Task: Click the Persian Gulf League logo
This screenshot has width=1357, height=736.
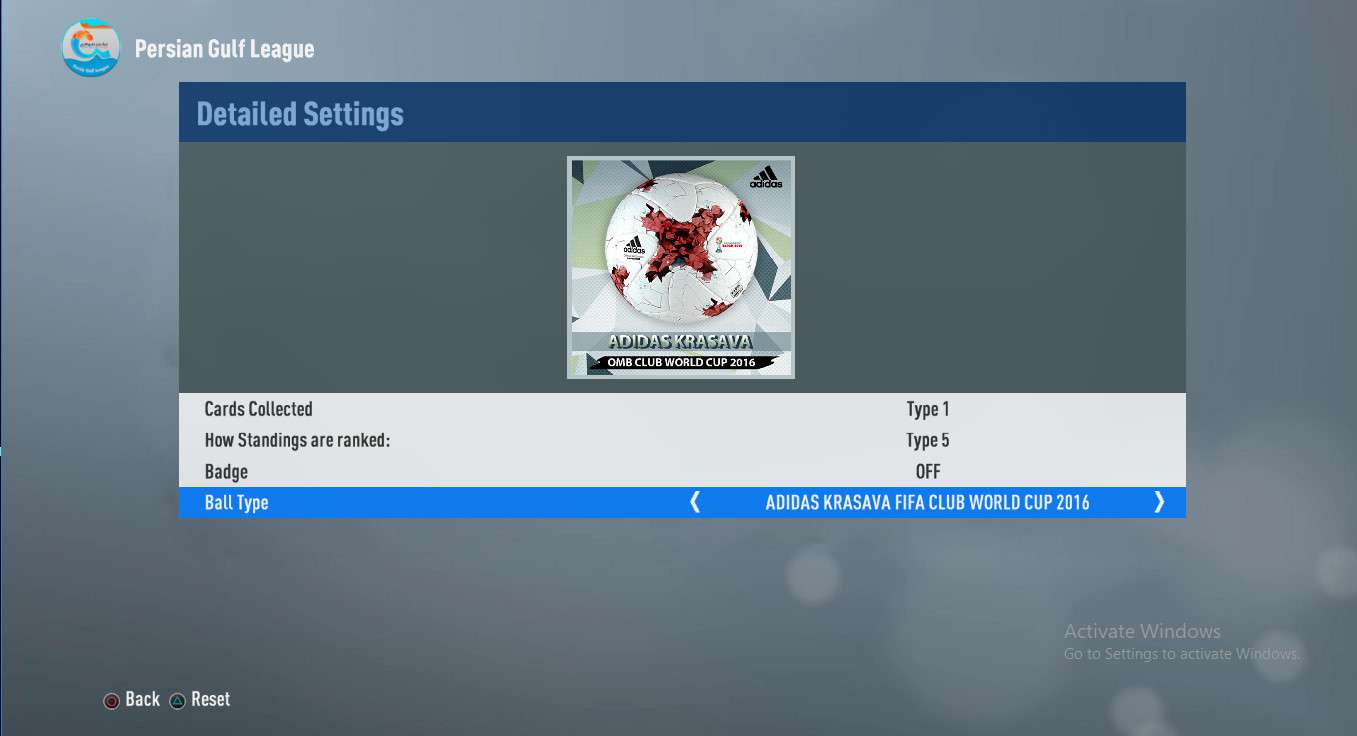Action: [x=90, y=47]
